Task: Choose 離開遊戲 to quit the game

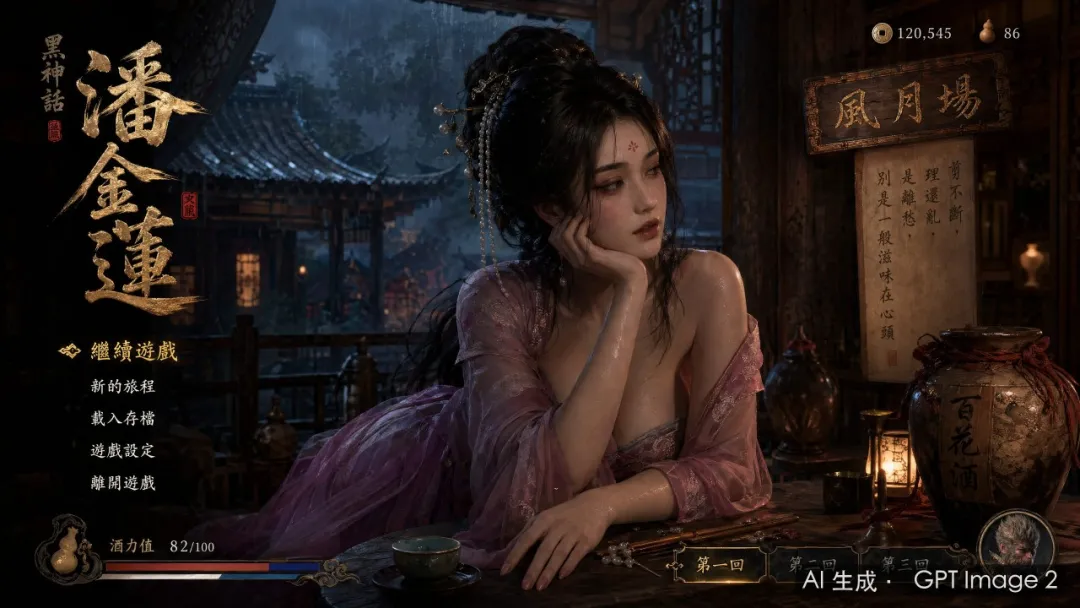Action: tap(123, 482)
